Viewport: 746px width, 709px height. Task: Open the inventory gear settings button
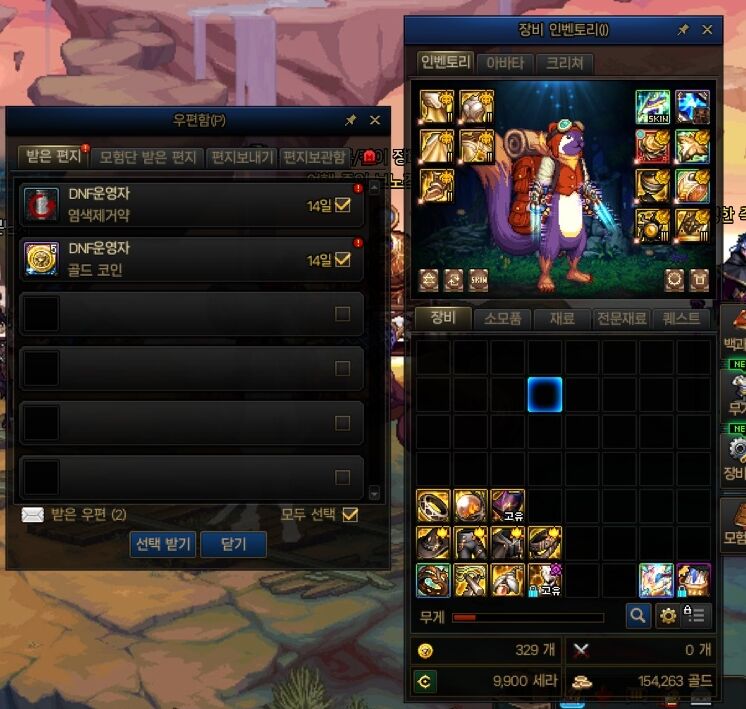667,616
